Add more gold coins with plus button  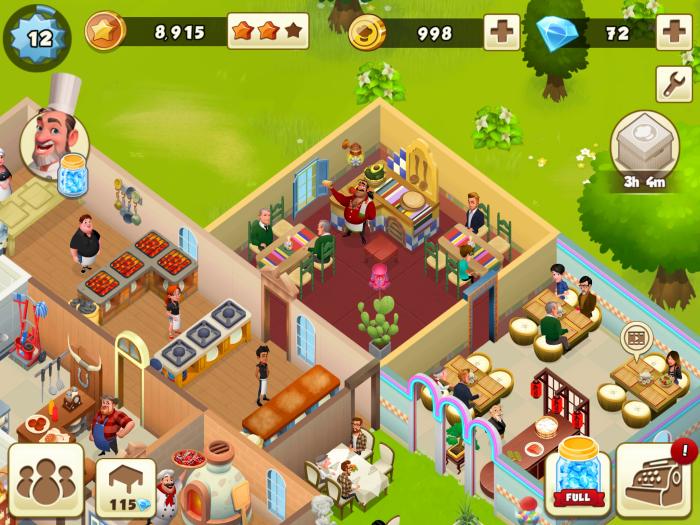click(x=501, y=32)
